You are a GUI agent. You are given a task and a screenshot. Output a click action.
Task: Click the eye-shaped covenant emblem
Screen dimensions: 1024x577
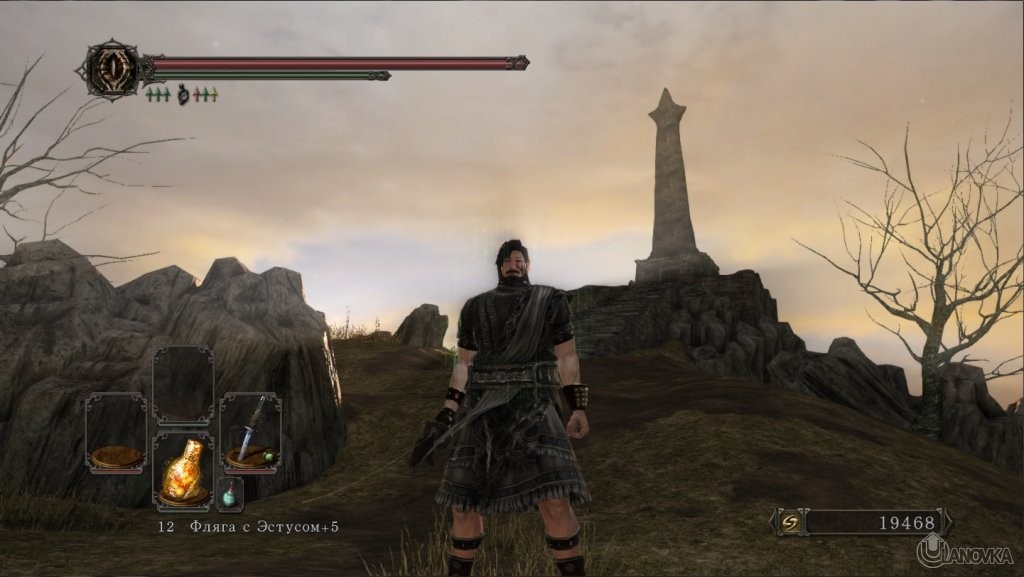(x=111, y=69)
